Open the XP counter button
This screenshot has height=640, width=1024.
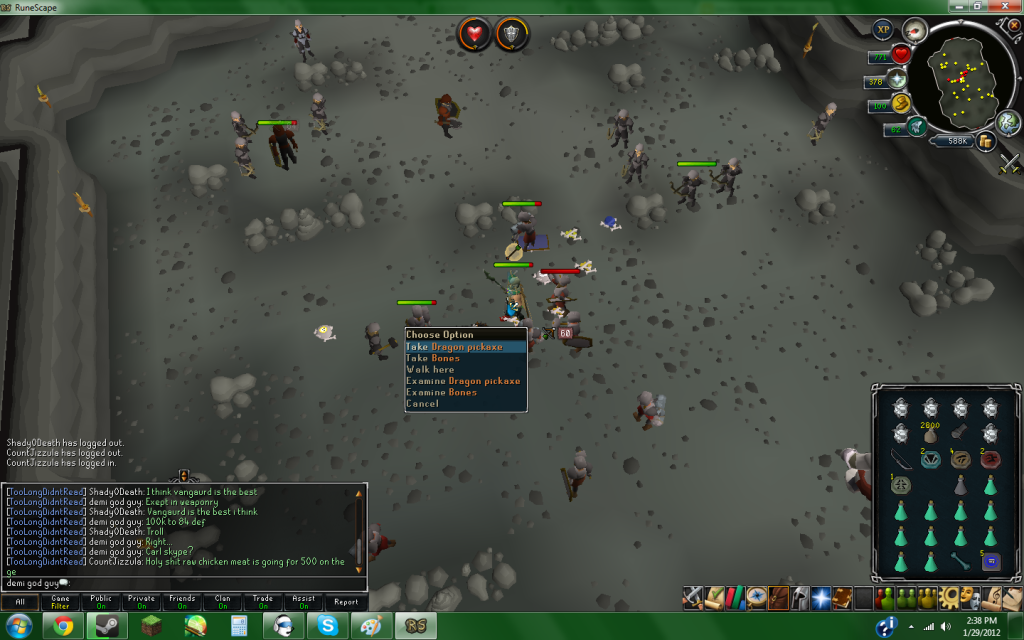point(882,29)
